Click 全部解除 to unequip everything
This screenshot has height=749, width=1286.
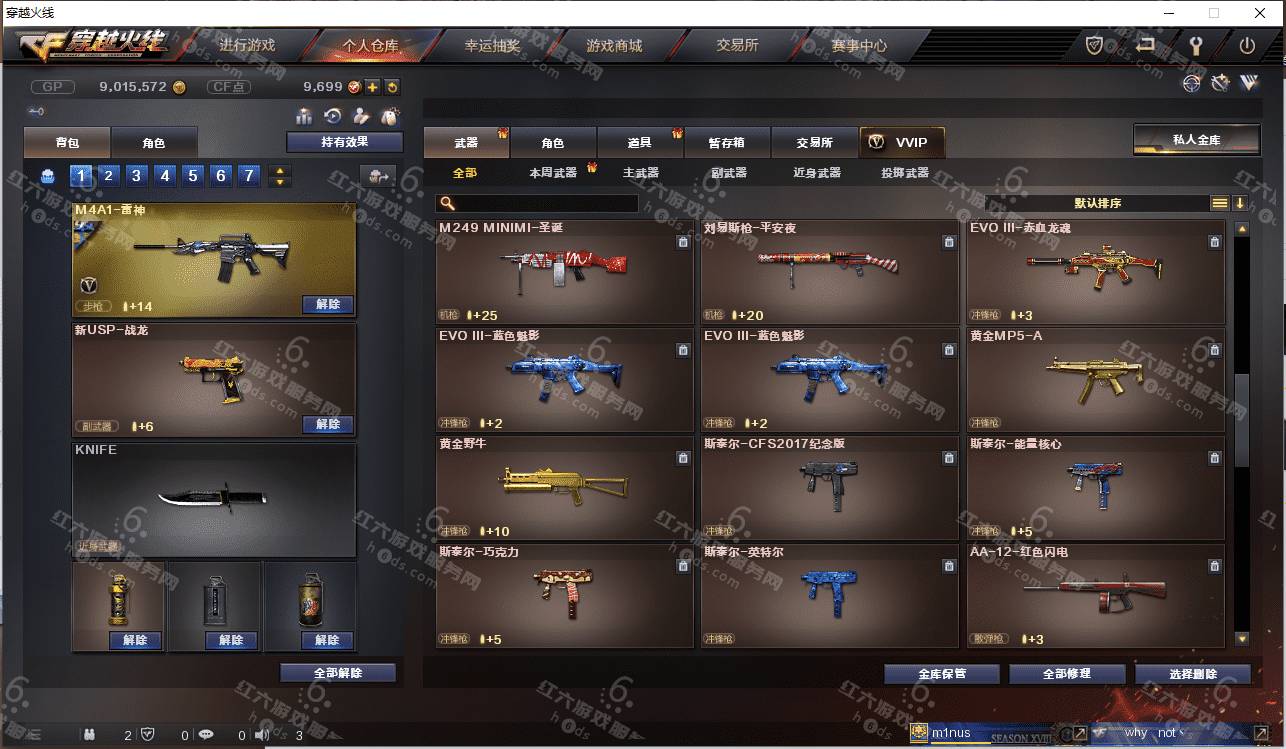point(338,673)
